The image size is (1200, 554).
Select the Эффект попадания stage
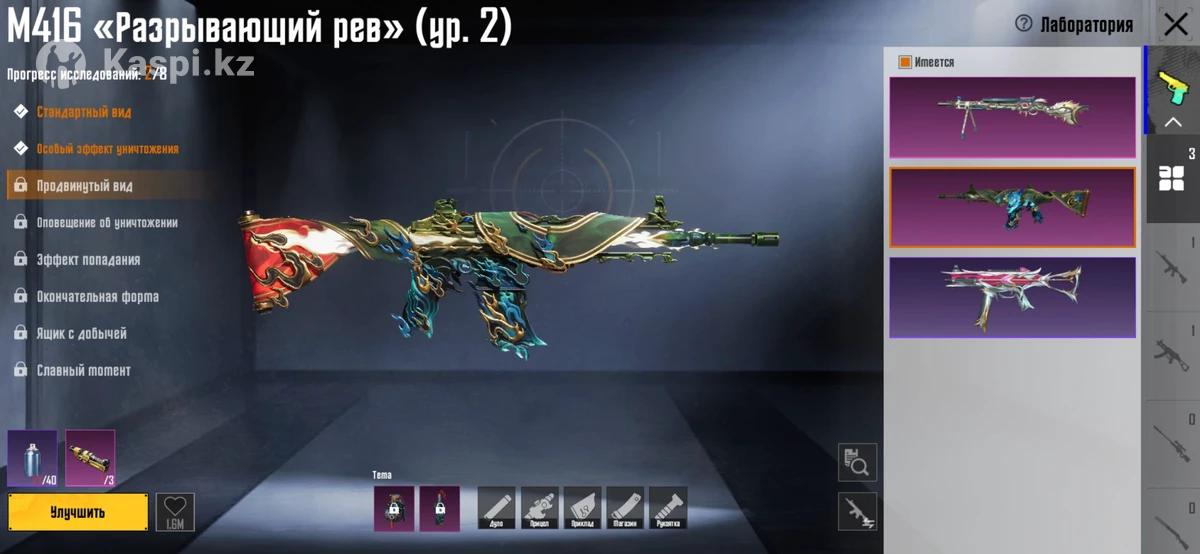pyautogui.click(x=88, y=260)
